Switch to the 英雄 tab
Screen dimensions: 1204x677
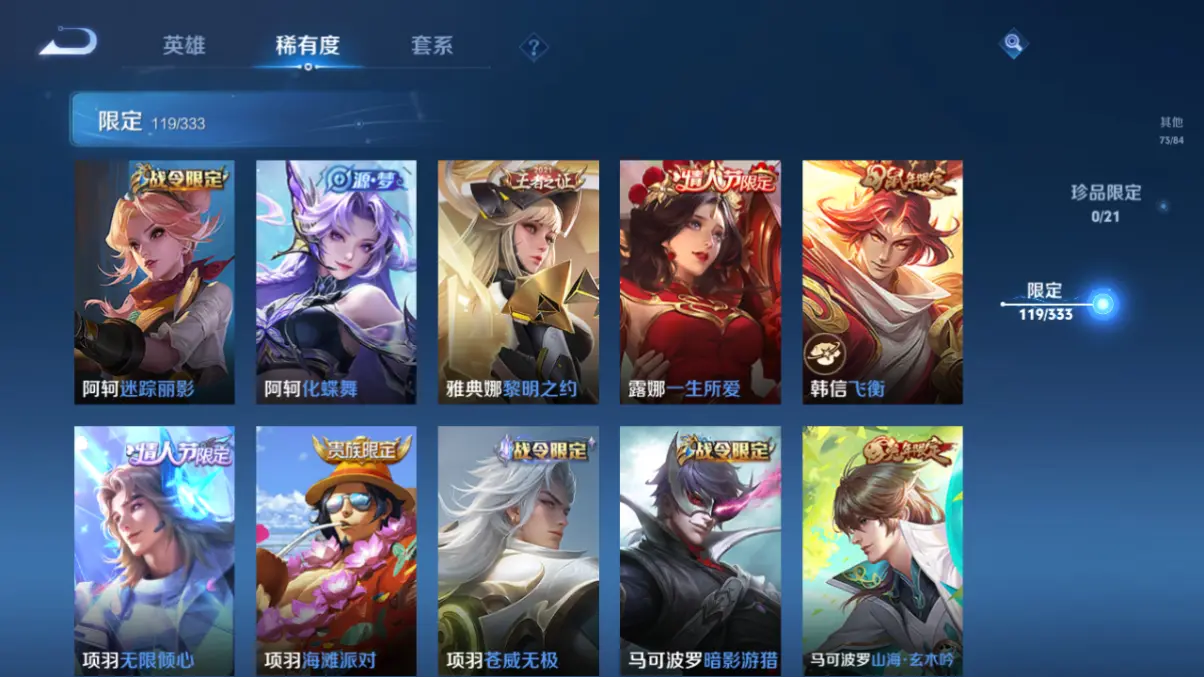(x=184, y=46)
